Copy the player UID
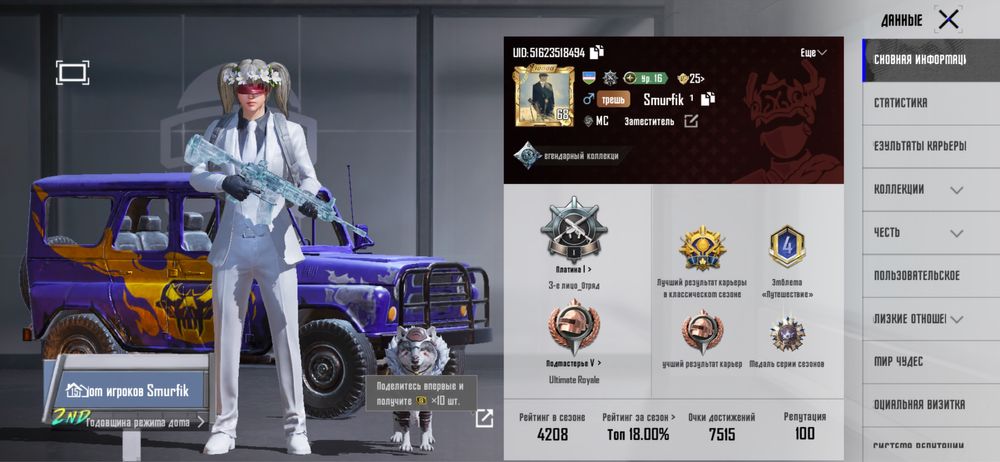Viewport: 1000px width, 462px height. tap(597, 52)
